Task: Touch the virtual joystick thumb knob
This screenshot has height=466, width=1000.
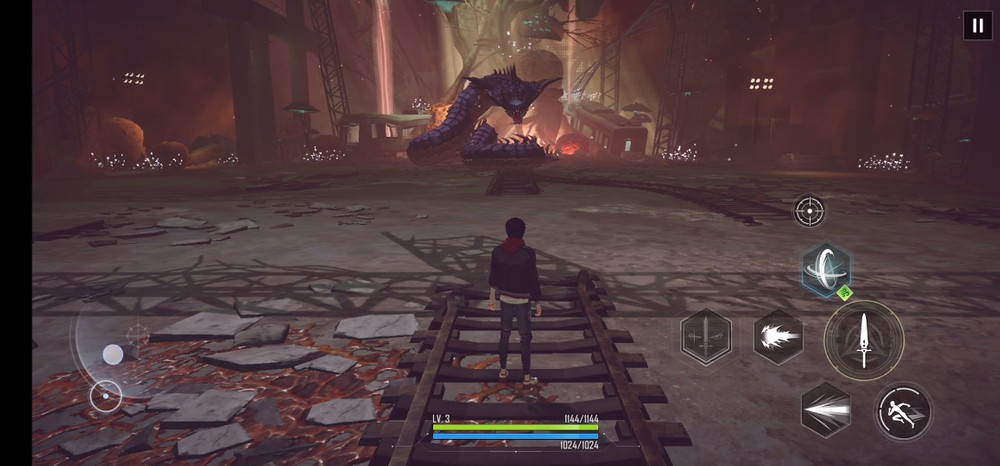Action: click(113, 354)
